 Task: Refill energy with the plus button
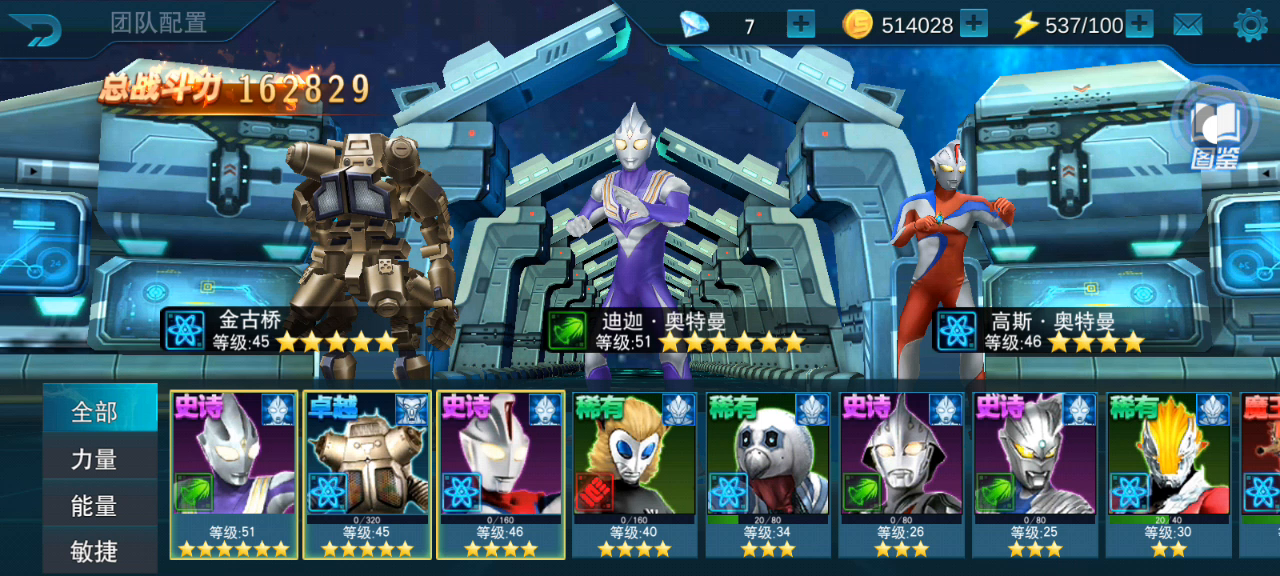[1139, 24]
